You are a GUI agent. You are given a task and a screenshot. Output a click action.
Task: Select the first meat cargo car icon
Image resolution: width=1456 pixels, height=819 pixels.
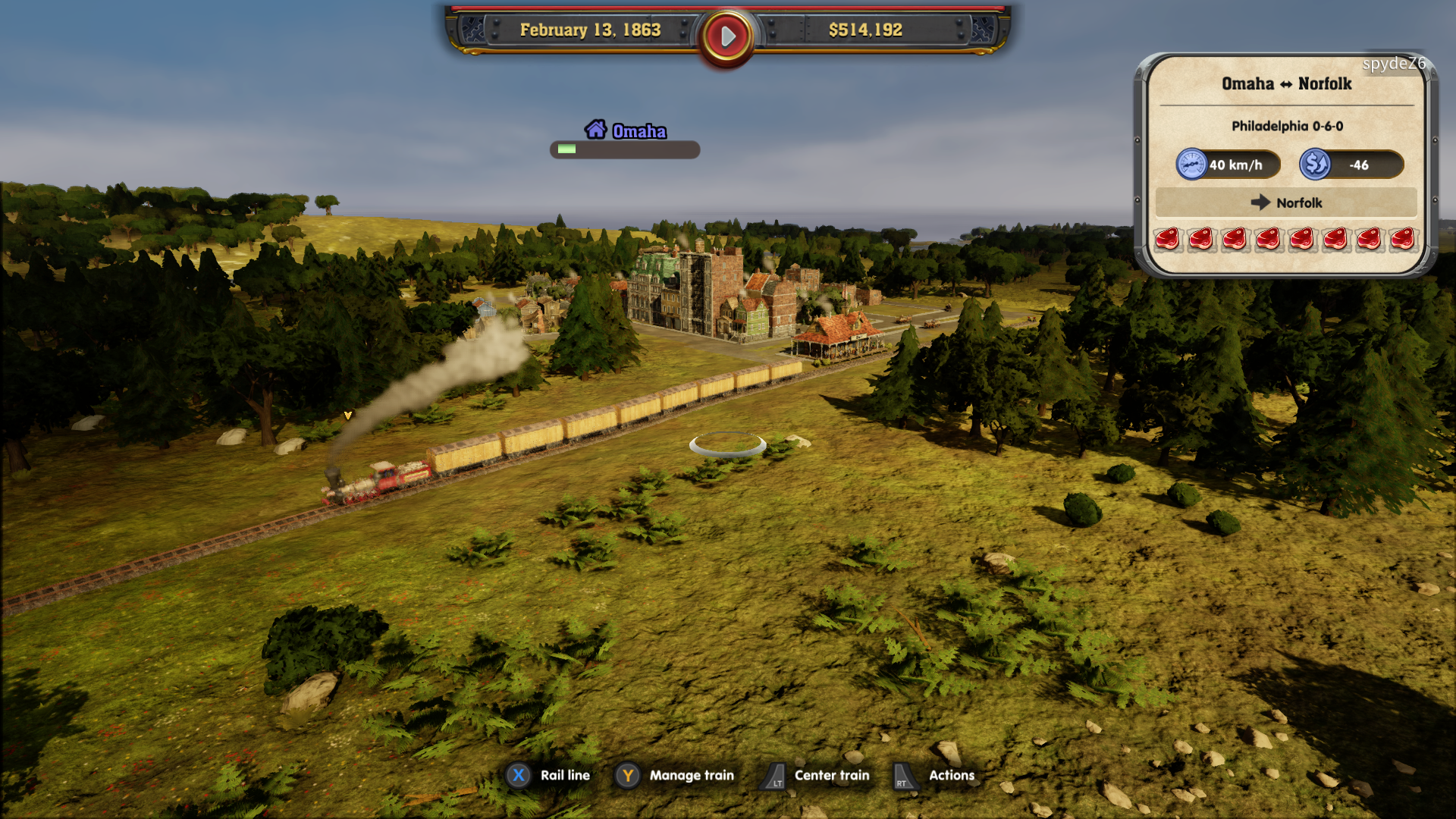coord(1168,239)
